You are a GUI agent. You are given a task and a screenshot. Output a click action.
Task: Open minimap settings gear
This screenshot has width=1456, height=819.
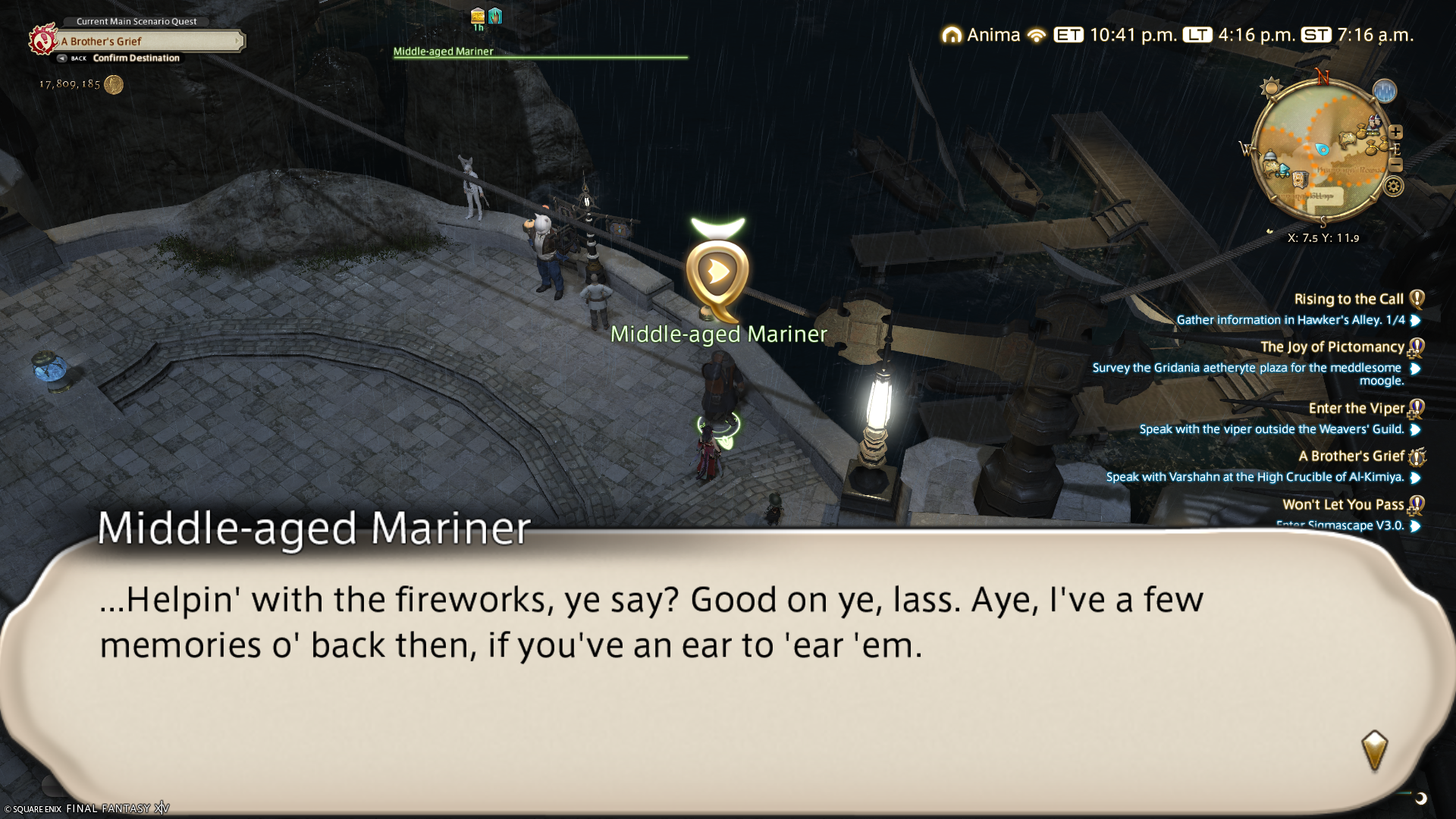point(1393,186)
